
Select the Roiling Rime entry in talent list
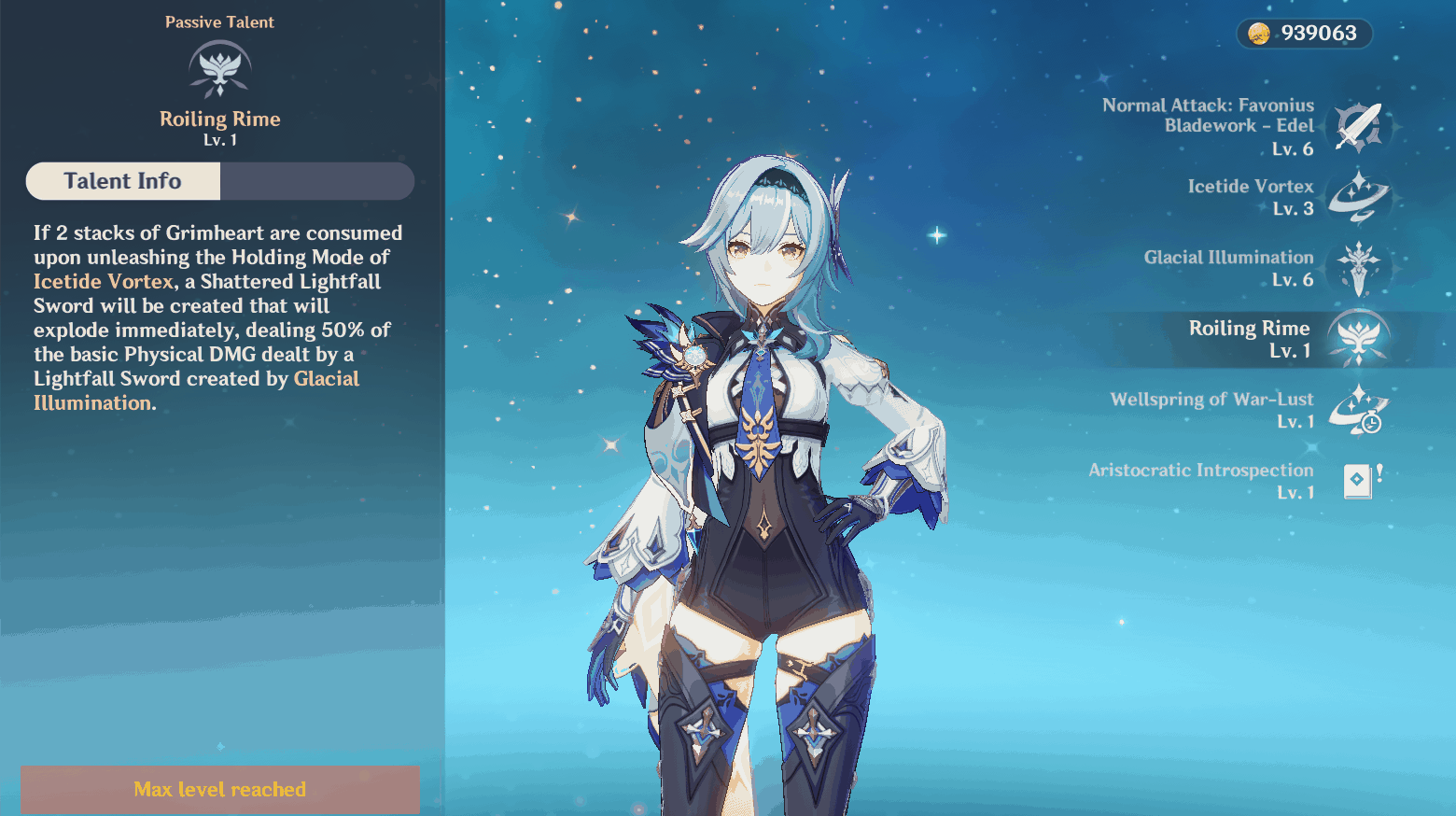[1249, 338]
